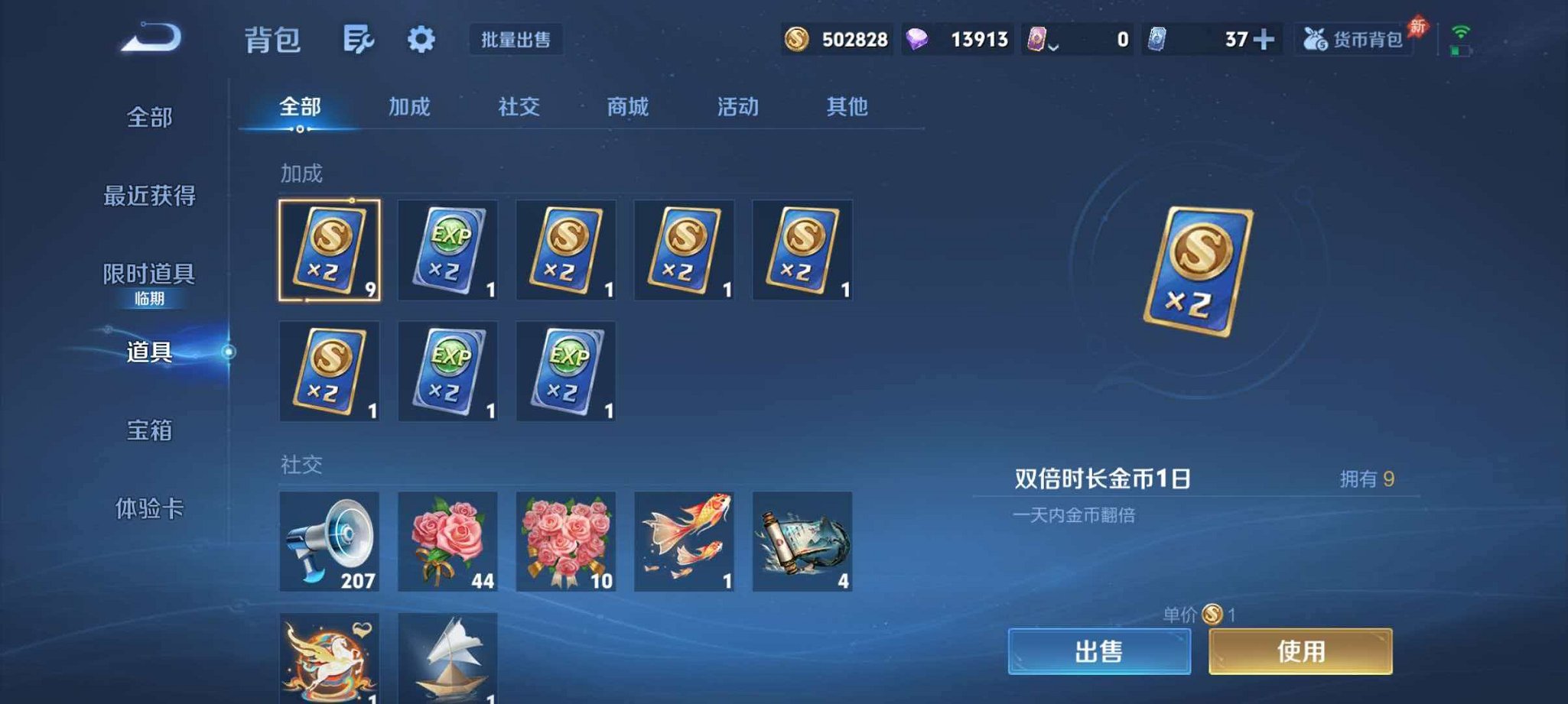The width and height of the screenshot is (1568, 704).
Task: Select the scroll painting item
Action: pyautogui.click(x=802, y=543)
